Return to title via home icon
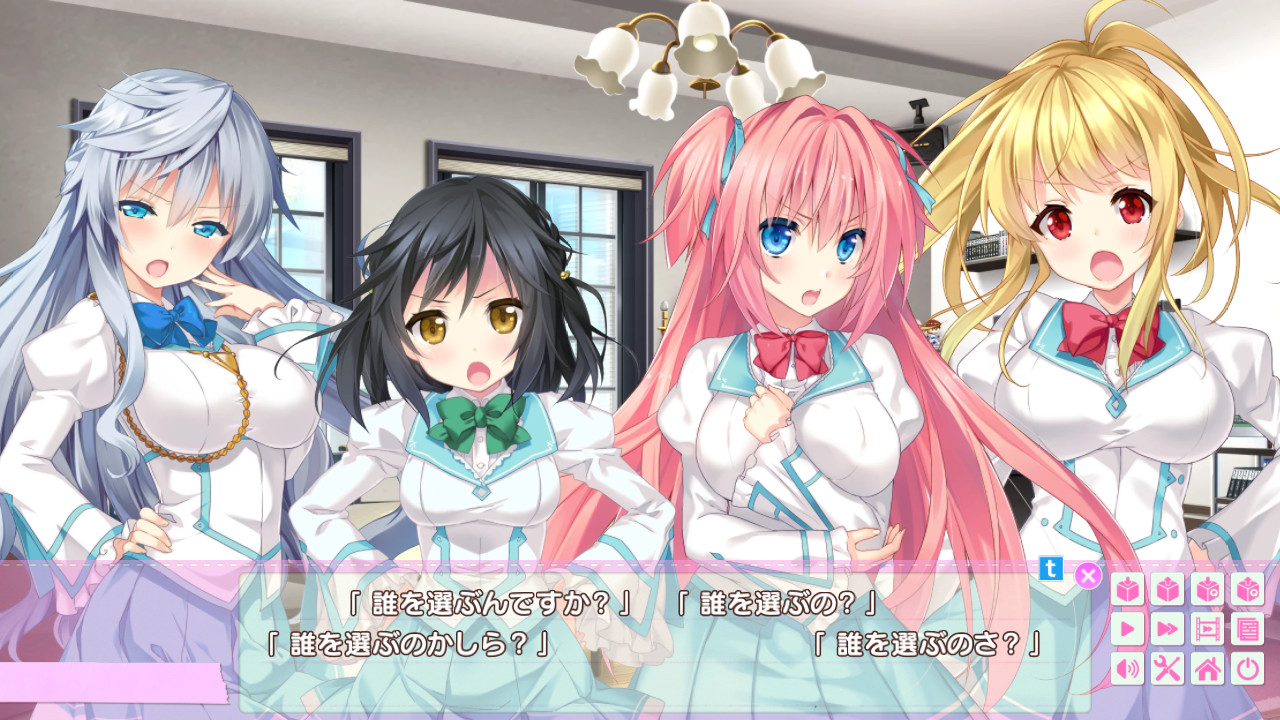 coord(1207,668)
